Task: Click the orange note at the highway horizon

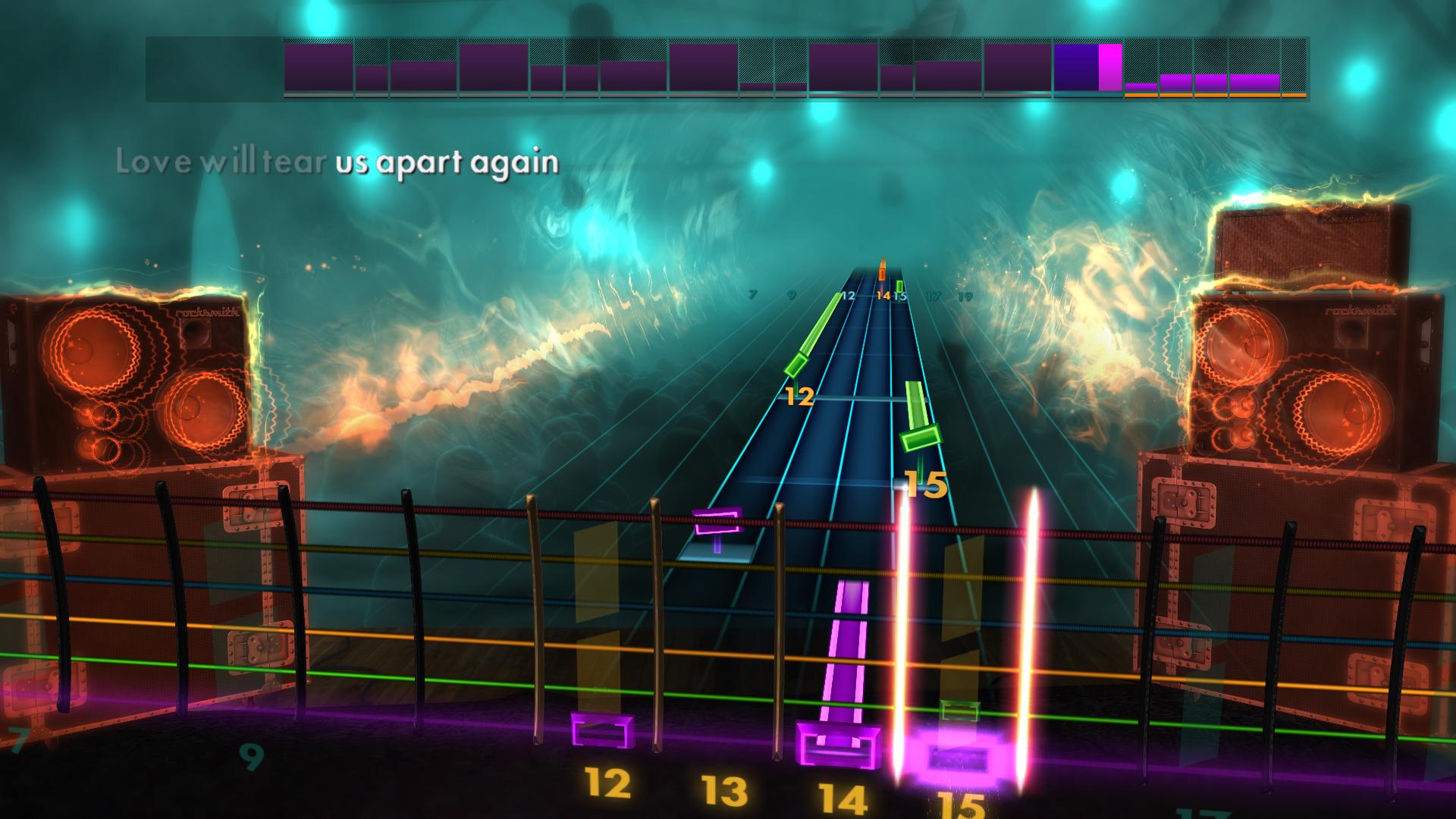Action: (881, 273)
